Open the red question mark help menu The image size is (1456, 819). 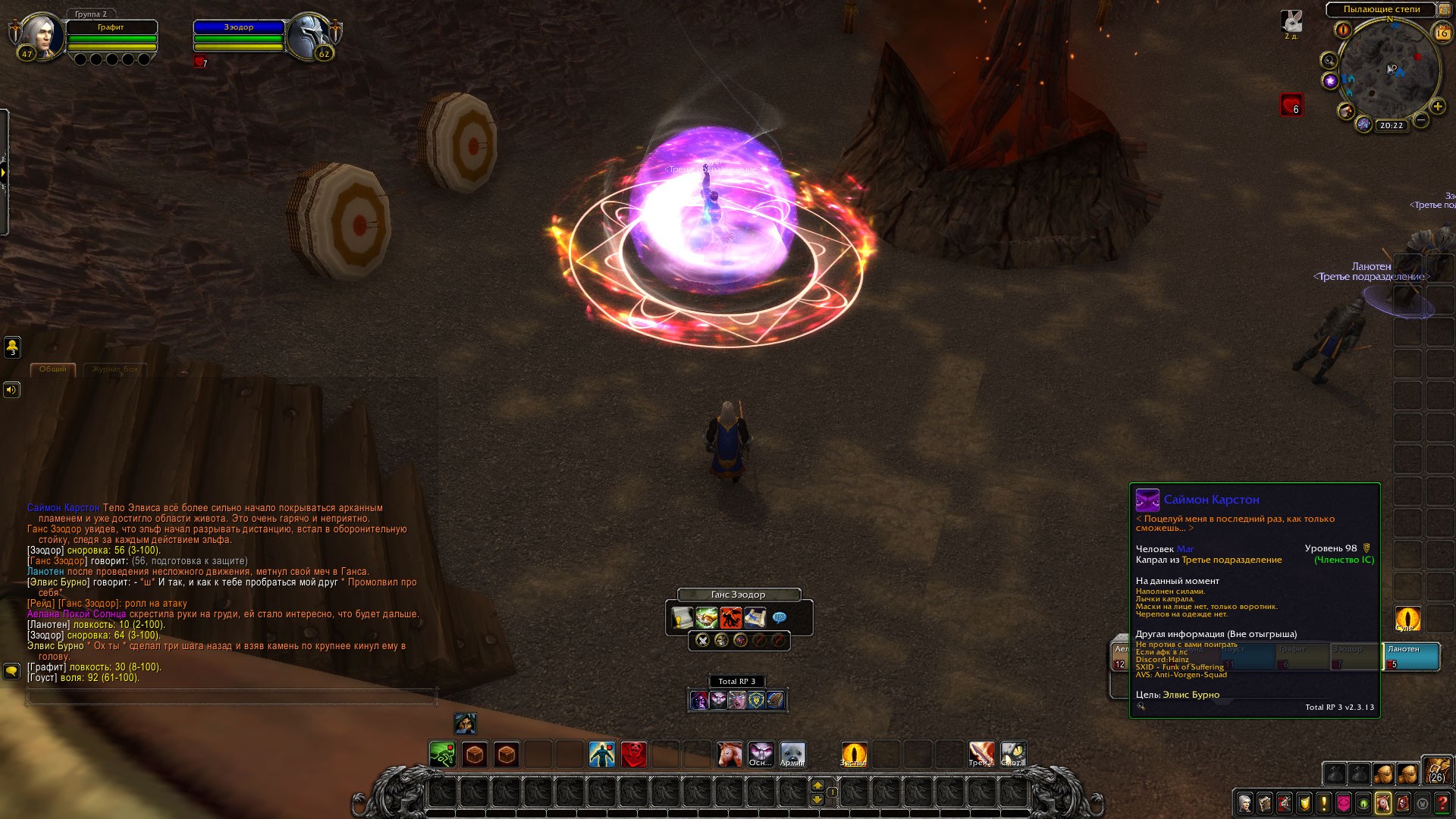tap(1442, 803)
